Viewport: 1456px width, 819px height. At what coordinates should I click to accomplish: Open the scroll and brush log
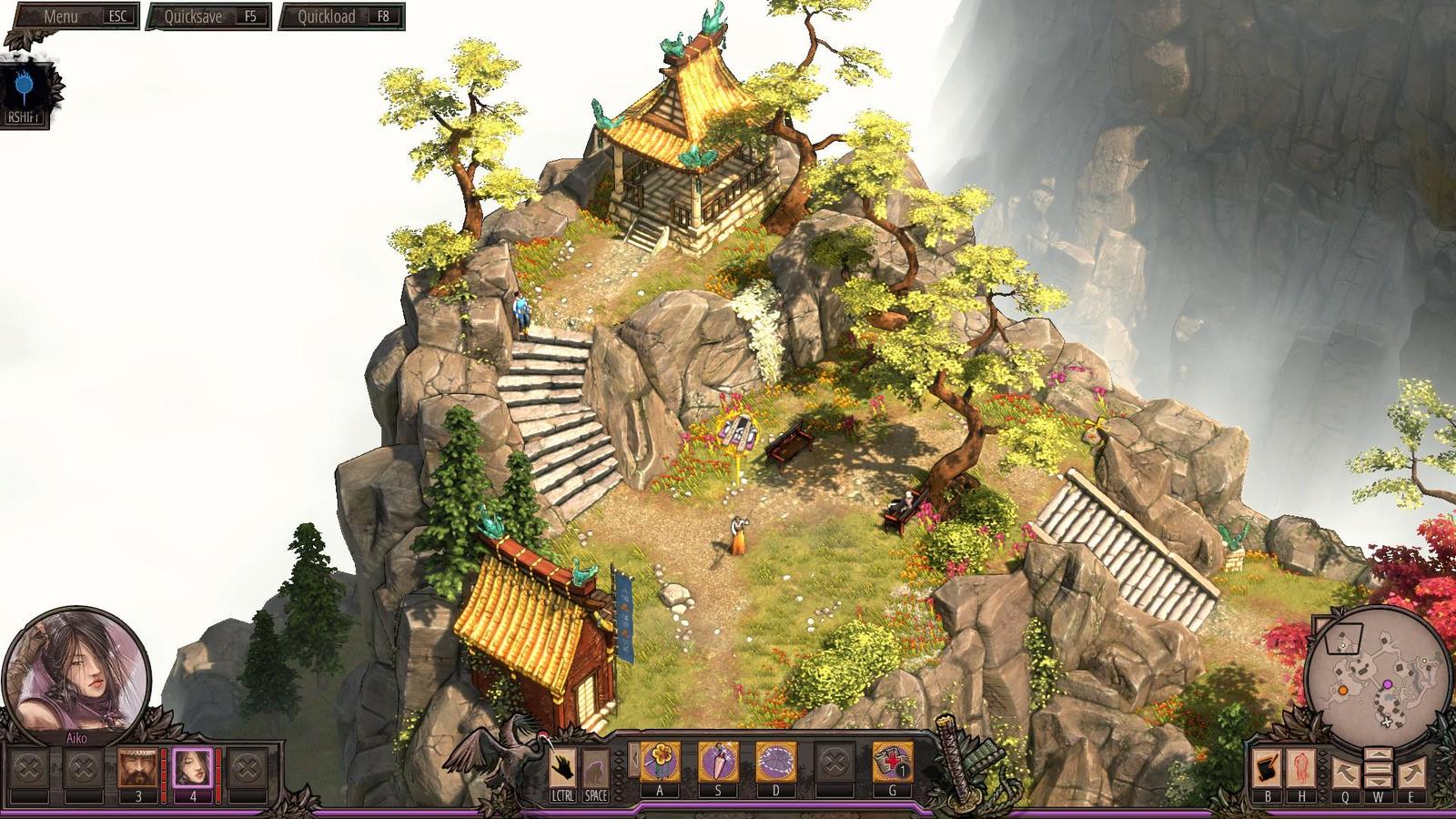click(1267, 769)
